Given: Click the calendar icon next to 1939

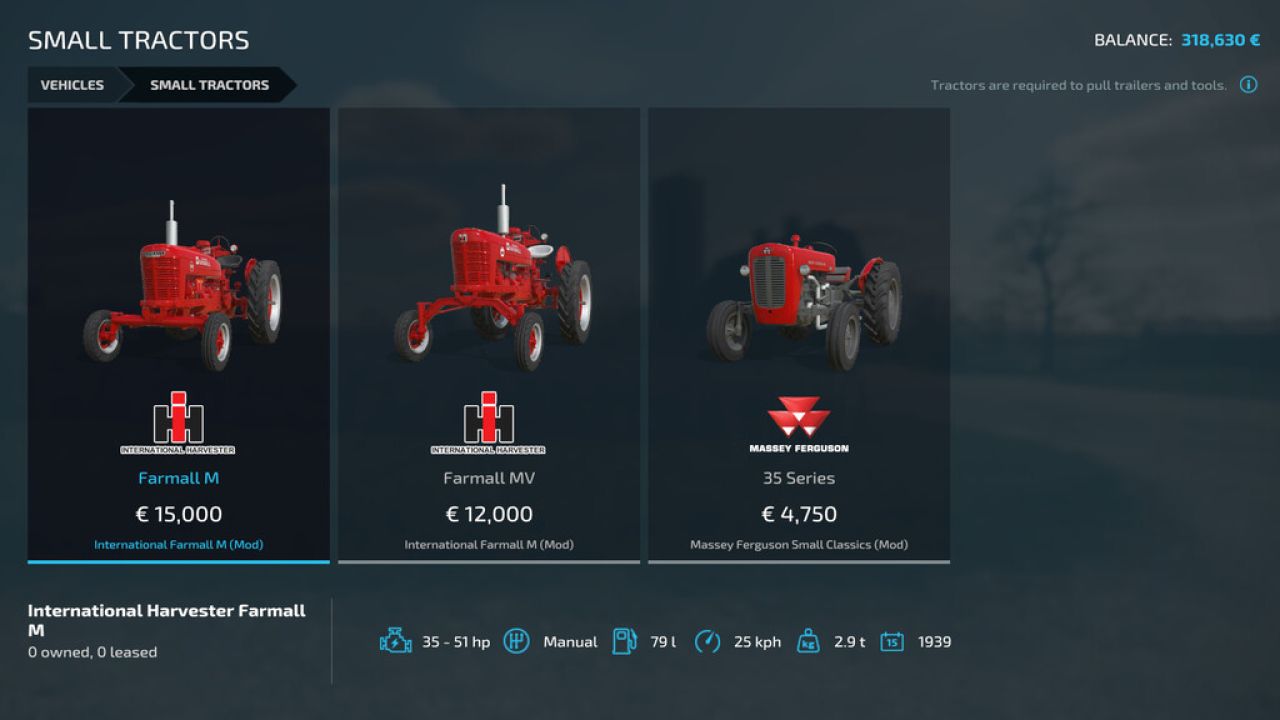Looking at the screenshot, I should 890,641.
